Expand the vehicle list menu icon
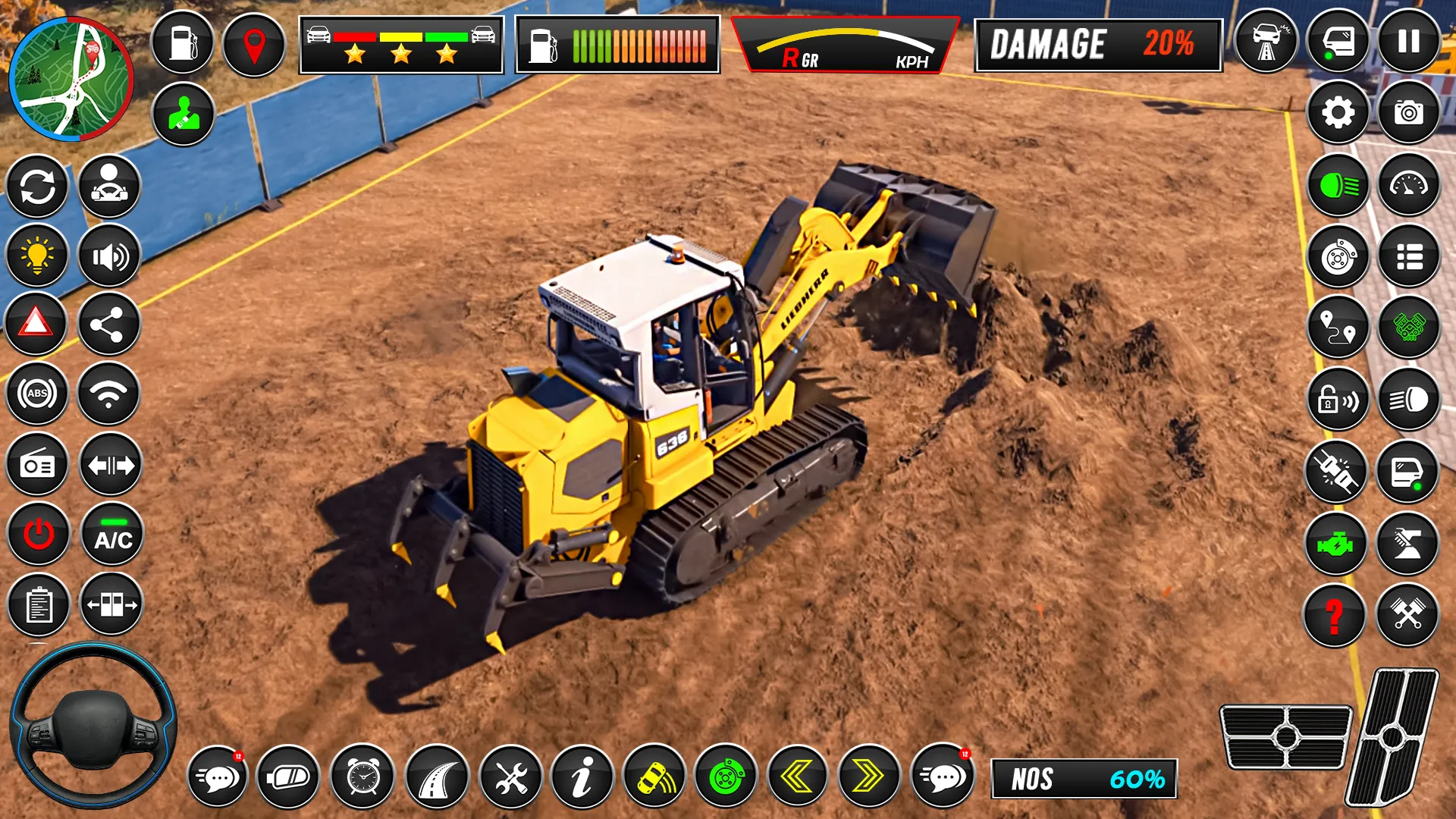Screen dimensions: 1456x819 (x=1408, y=256)
